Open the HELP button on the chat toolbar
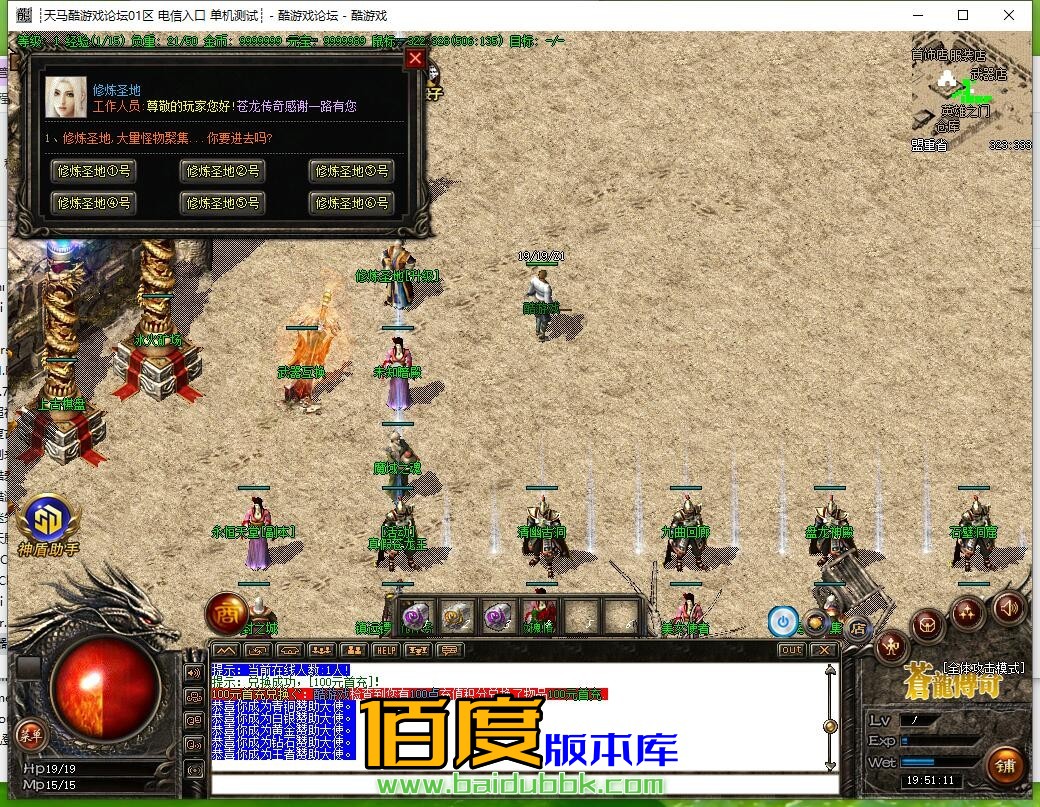Viewport: 1040px width, 807px height. tap(385, 650)
